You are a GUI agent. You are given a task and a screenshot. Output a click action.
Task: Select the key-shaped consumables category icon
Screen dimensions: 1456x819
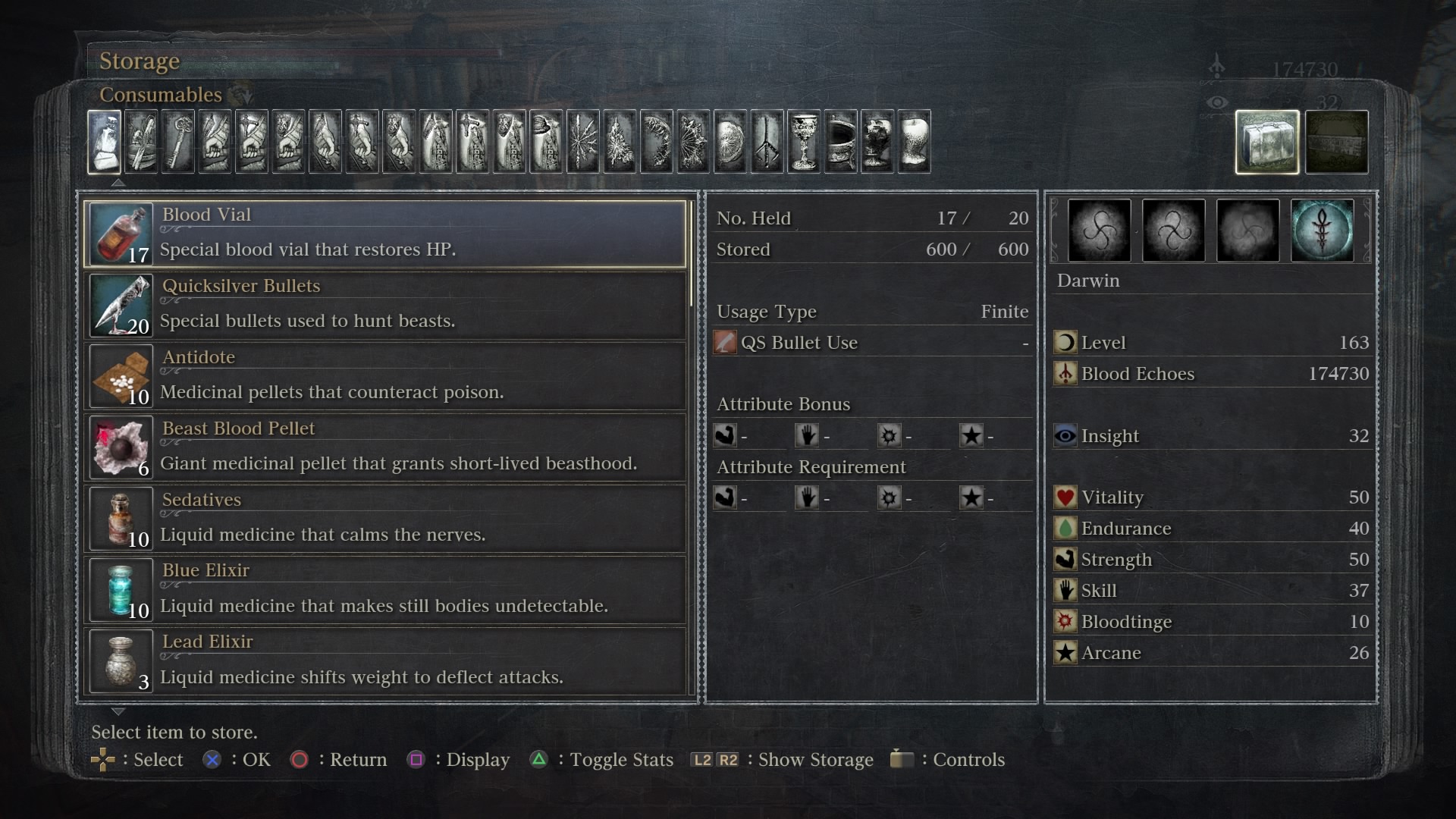tap(178, 142)
